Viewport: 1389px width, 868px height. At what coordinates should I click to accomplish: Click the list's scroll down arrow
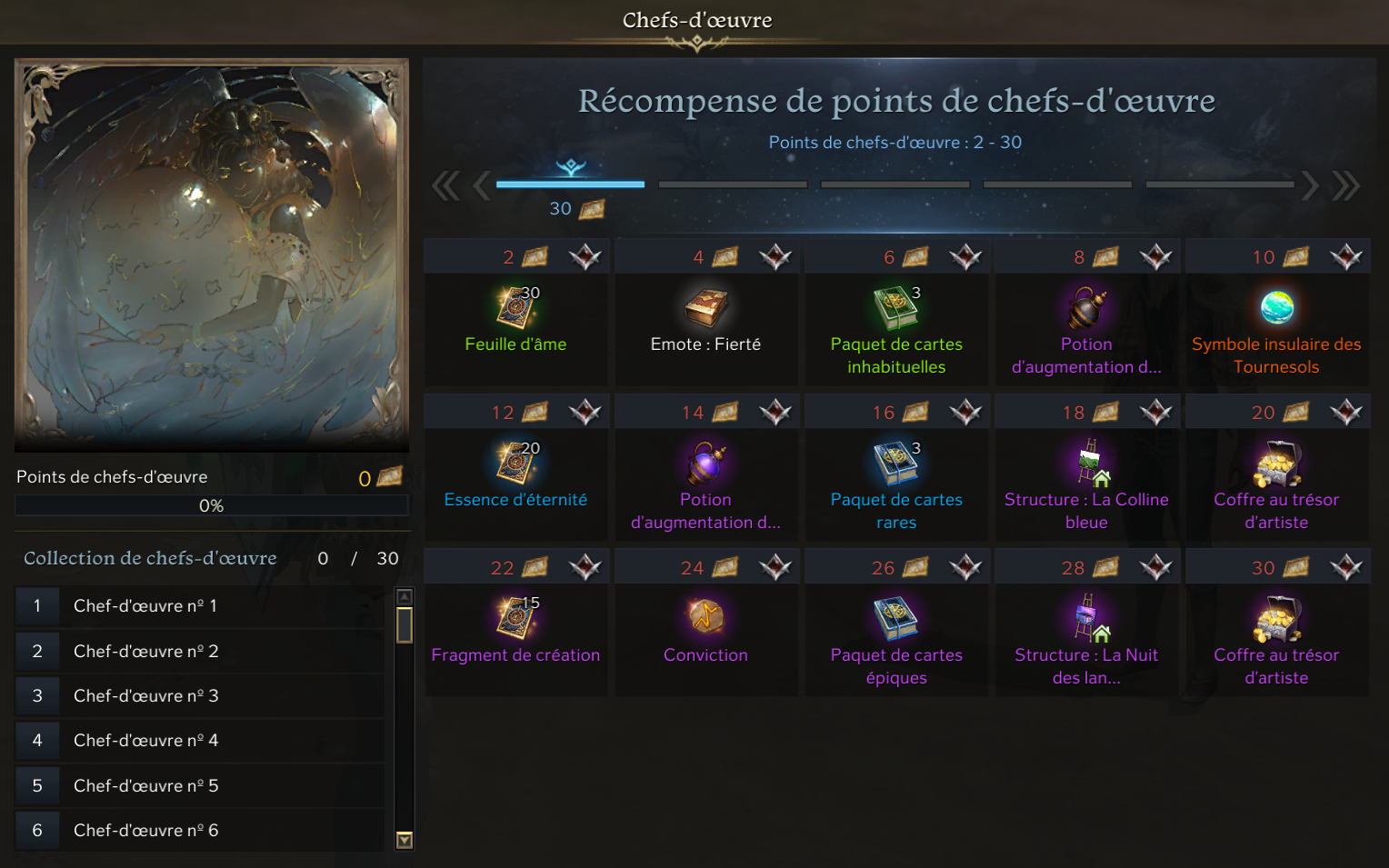[405, 841]
